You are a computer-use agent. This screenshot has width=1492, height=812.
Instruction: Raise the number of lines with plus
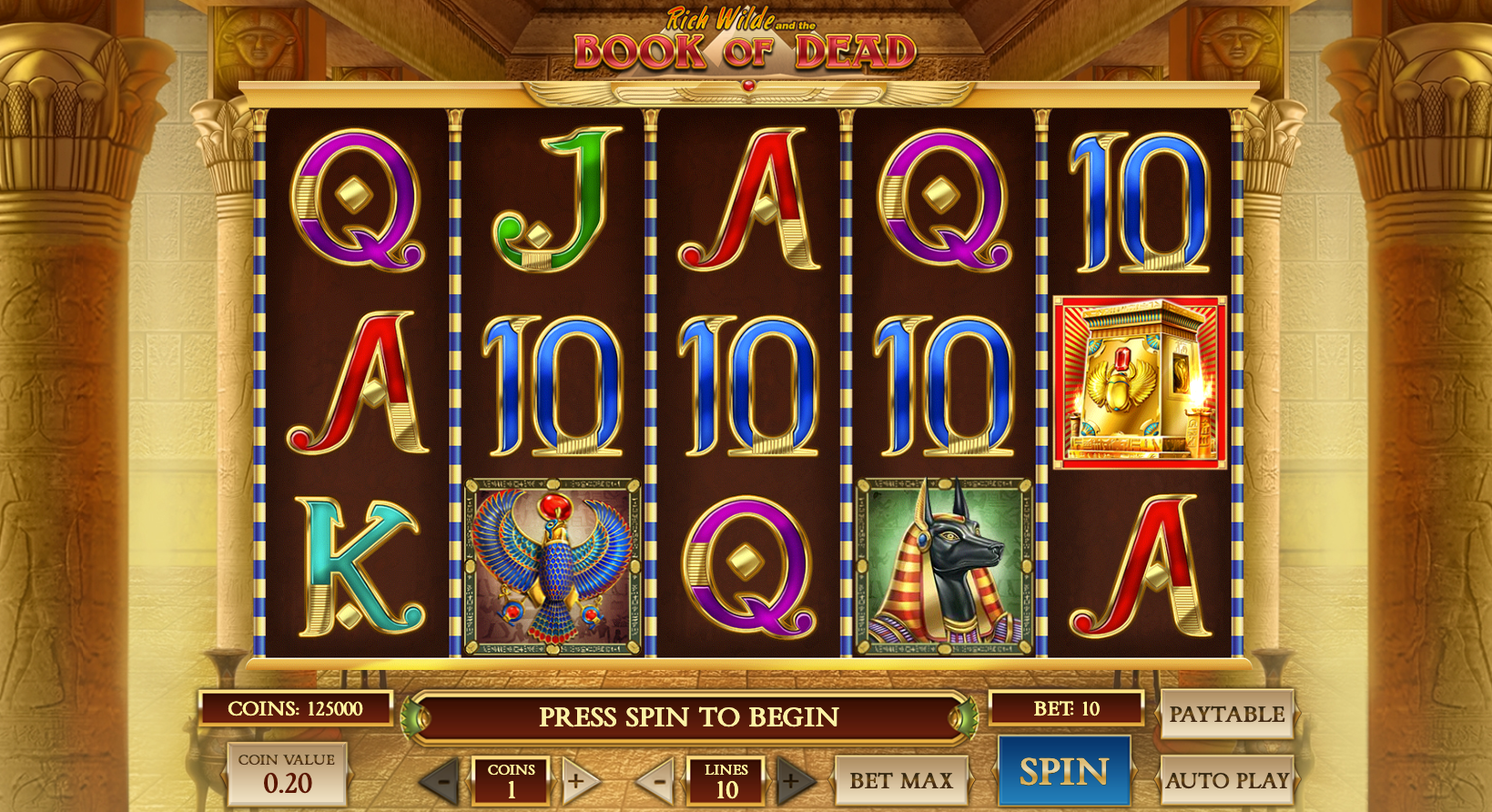pyautogui.click(x=791, y=780)
